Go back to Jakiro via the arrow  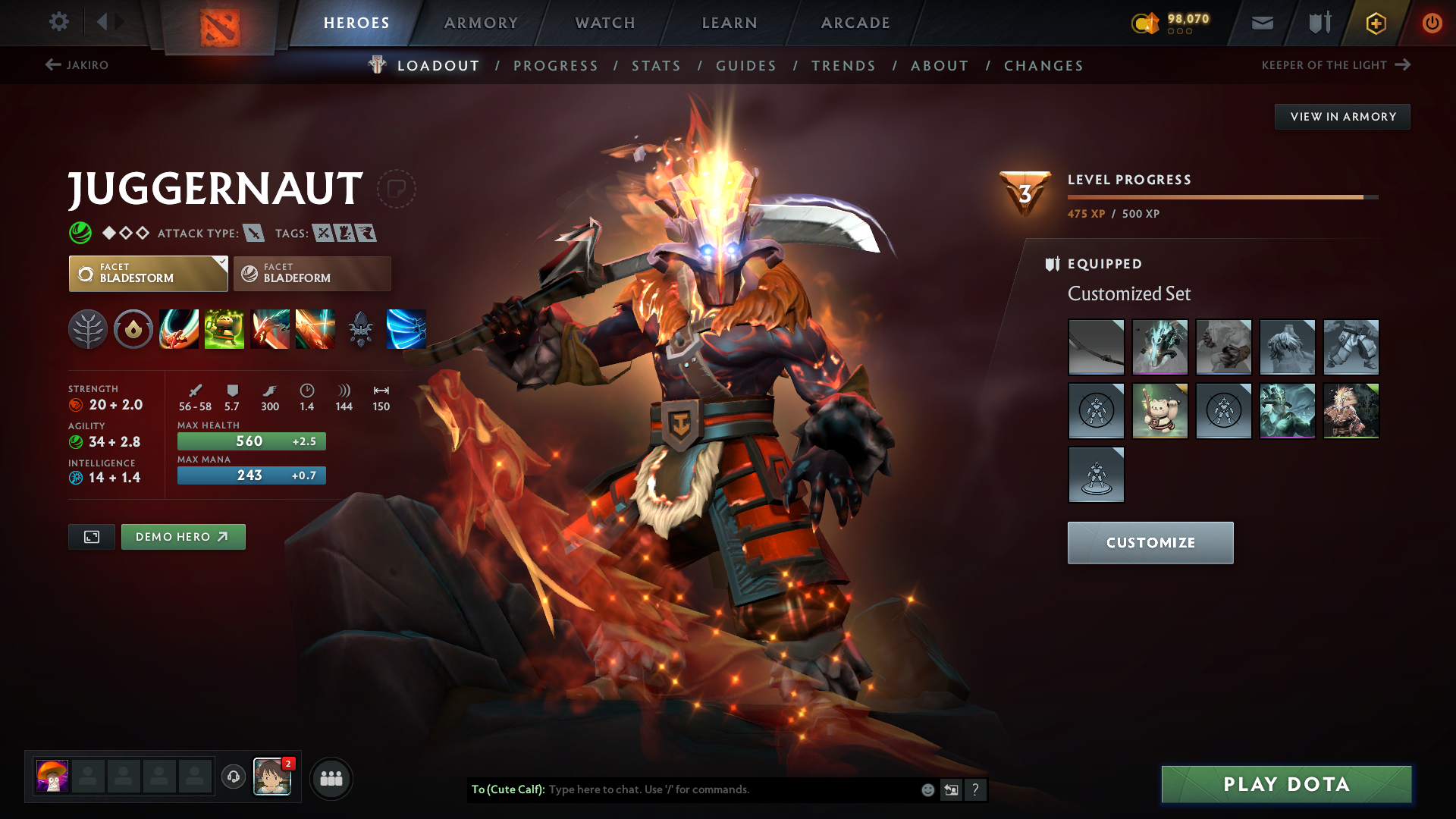[x=52, y=65]
